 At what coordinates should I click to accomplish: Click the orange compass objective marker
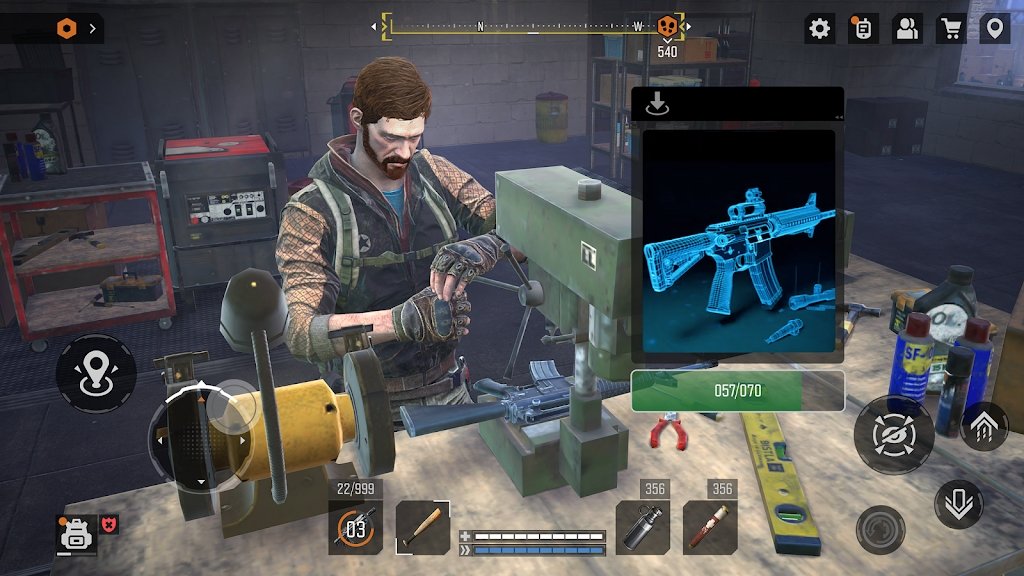[x=667, y=26]
